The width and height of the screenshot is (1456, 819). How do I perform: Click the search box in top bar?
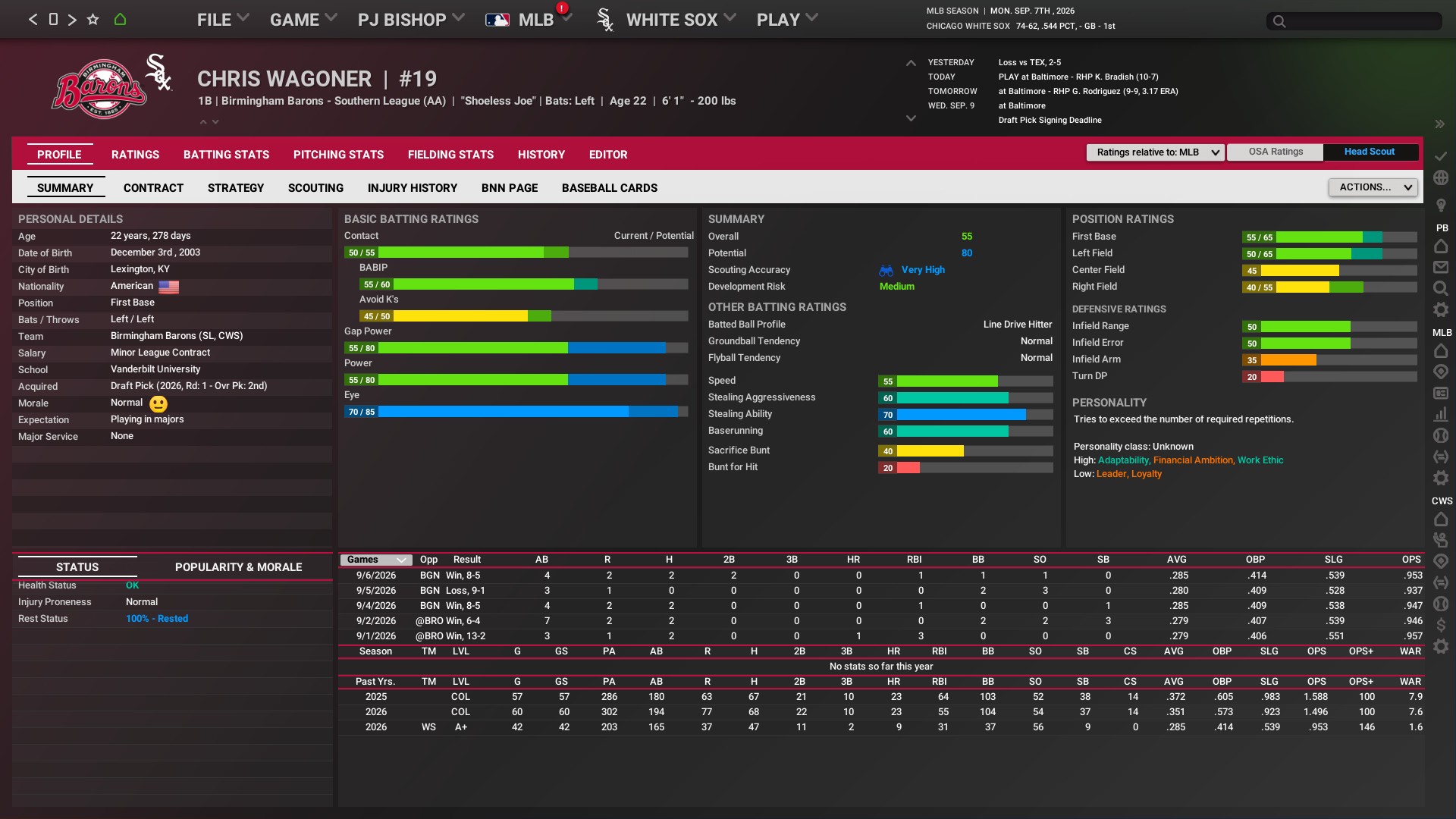(1354, 21)
